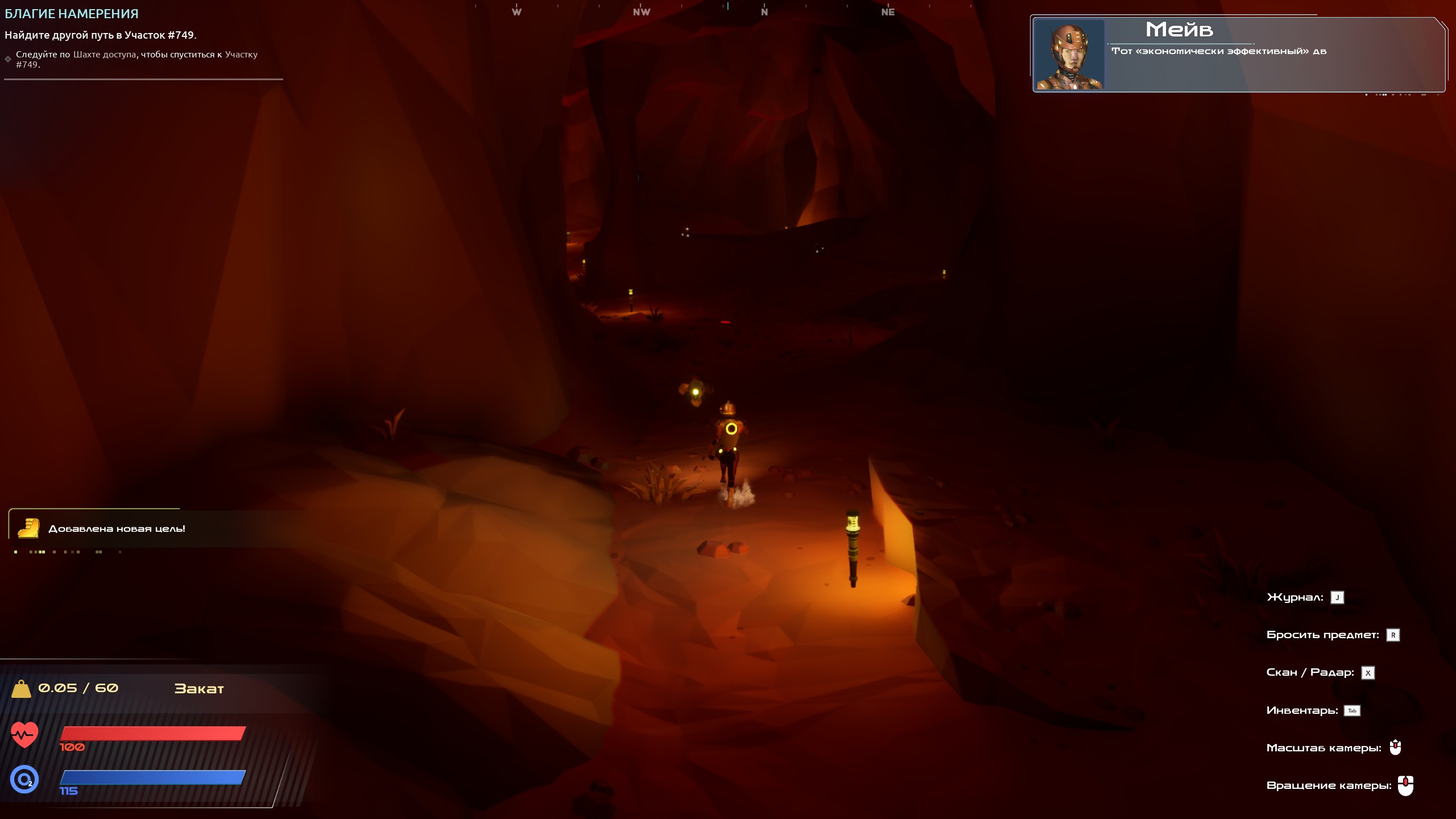Open the «Благие намерения» quest tracker title
The width and height of the screenshot is (1456, 819).
pyautogui.click(x=72, y=14)
